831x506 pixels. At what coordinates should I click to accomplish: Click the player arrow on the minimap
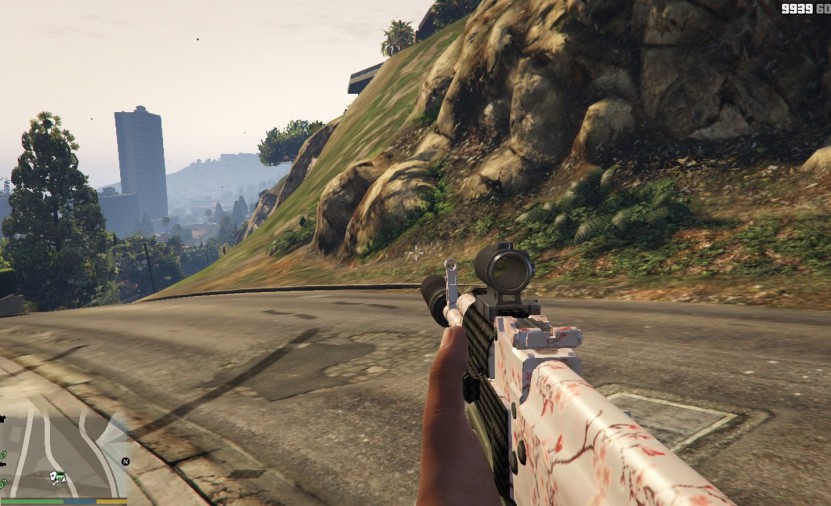pyautogui.click(x=59, y=477)
